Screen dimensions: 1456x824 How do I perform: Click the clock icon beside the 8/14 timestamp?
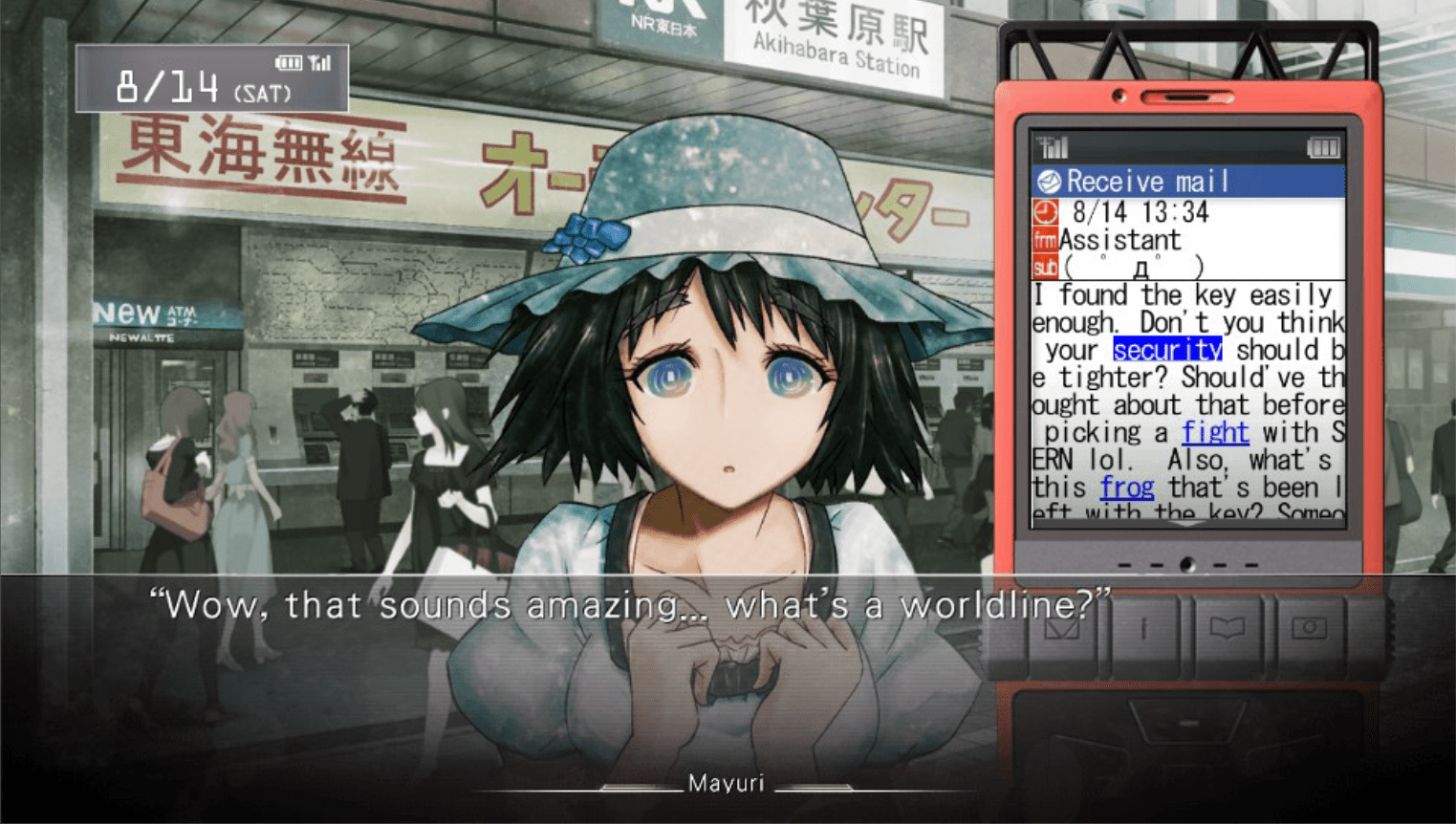click(x=1048, y=212)
